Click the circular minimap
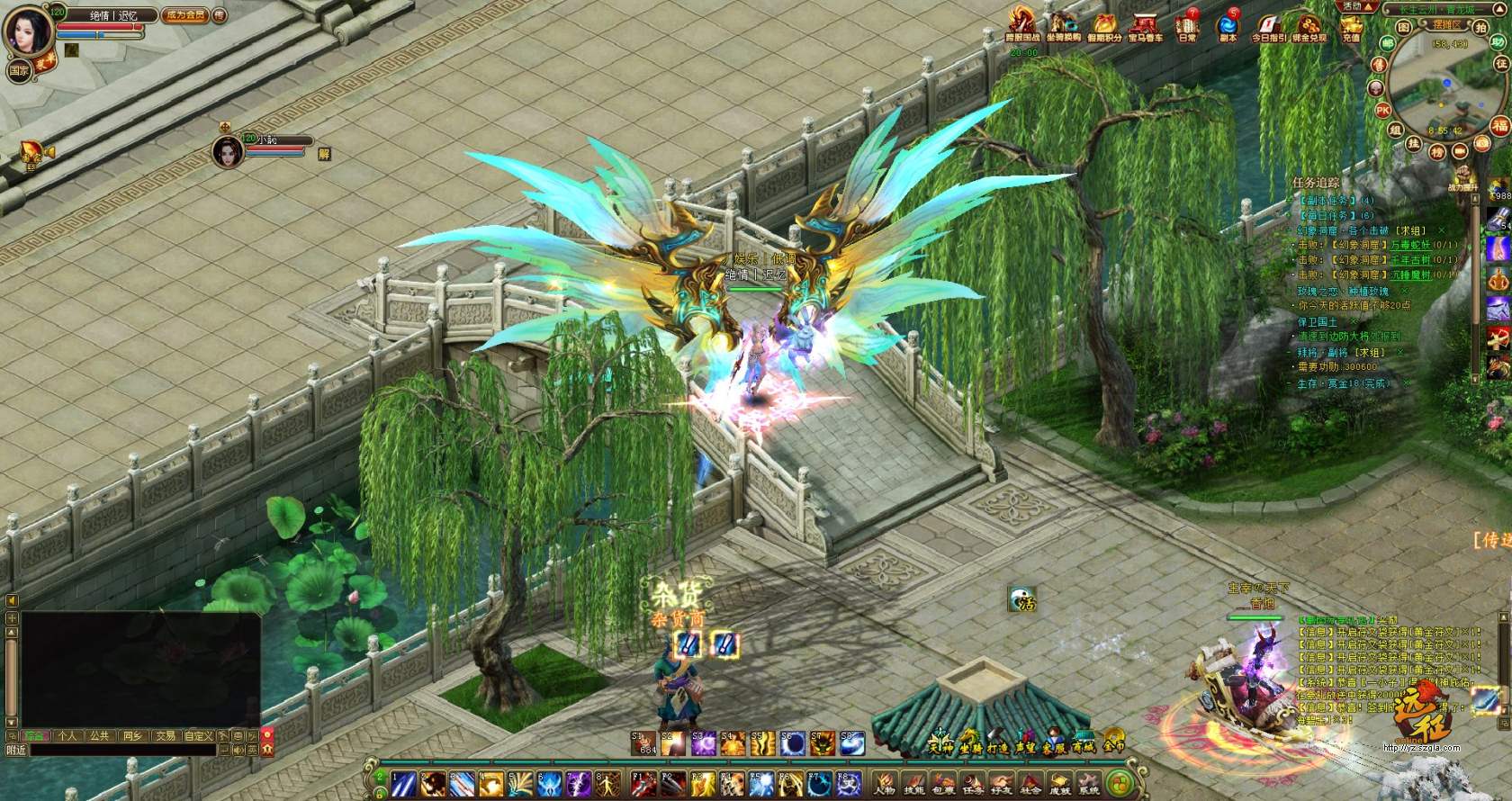Image resolution: width=1512 pixels, height=801 pixels. point(1436,87)
